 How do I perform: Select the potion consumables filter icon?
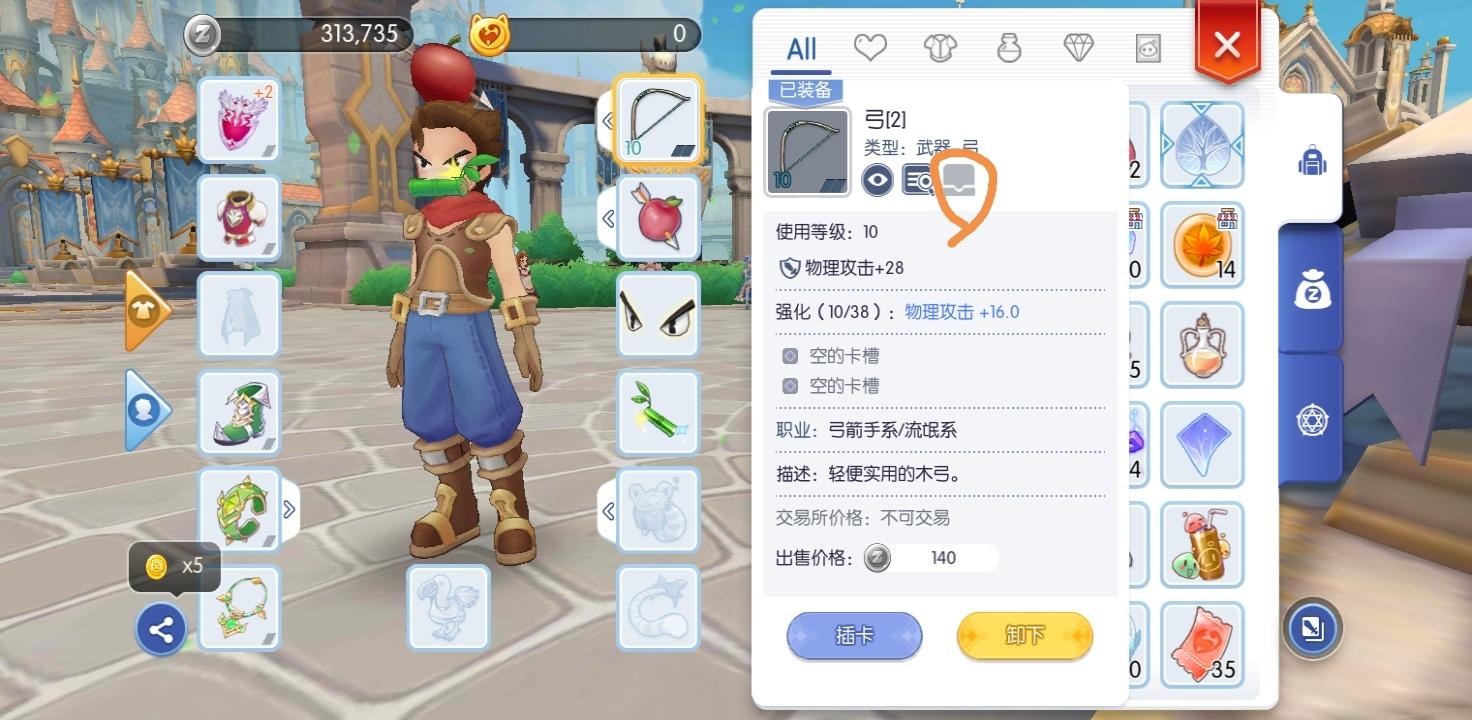pyautogui.click(x=1008, y=45)
